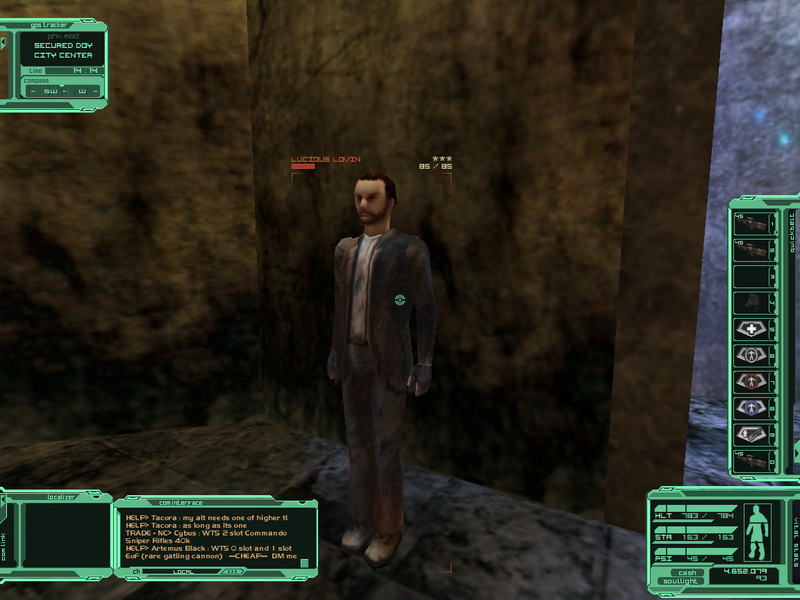
Task: Open the body silhouette in vital stats
Action: 761,532
